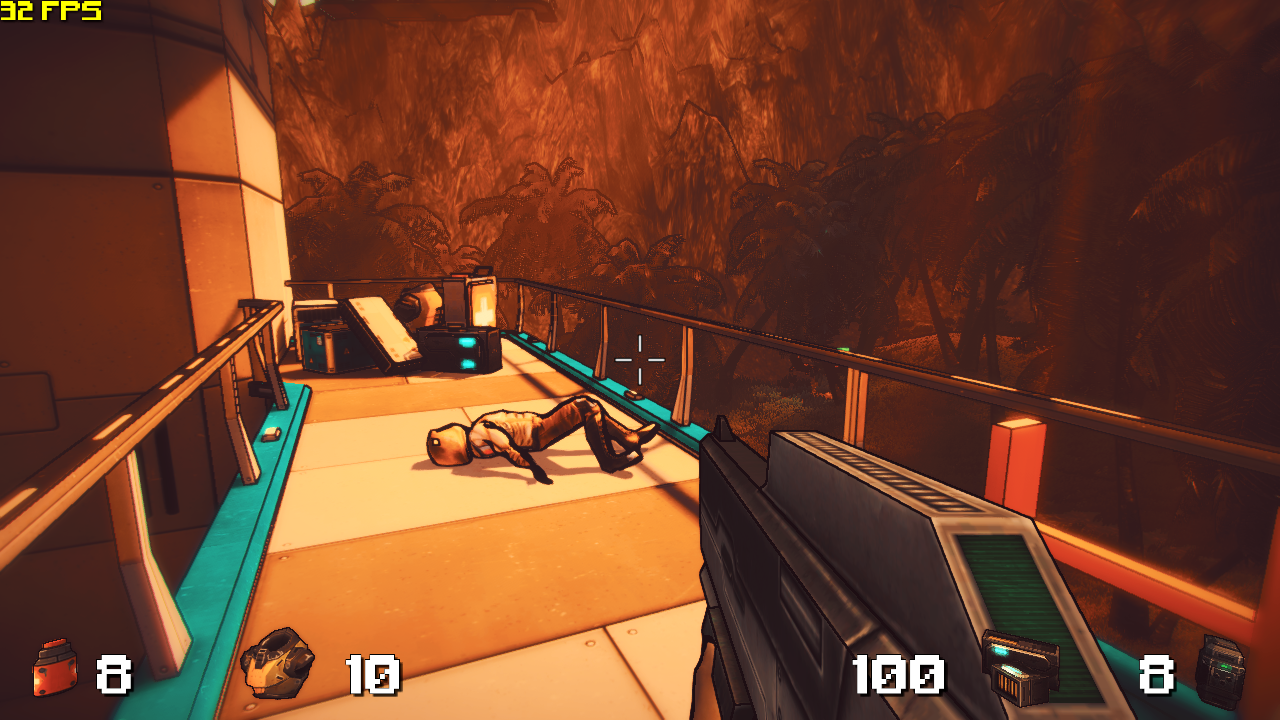Click the red health canister icon
This screenshot has height=720, width=1280.
(x=55, y=668)
